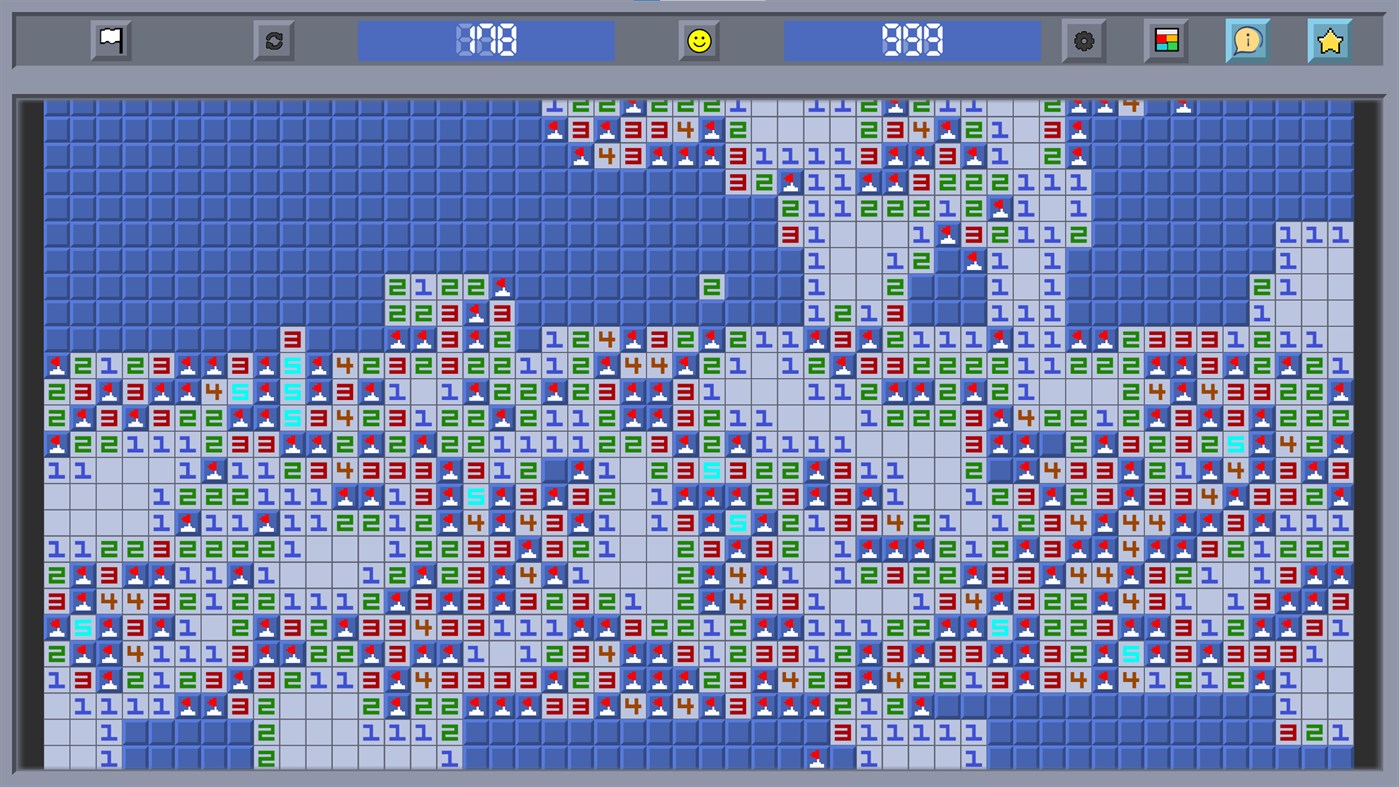This screenshot has width=1399, height=787.
Task: Click the timer display showing 999
Action: tap(912, 41)
